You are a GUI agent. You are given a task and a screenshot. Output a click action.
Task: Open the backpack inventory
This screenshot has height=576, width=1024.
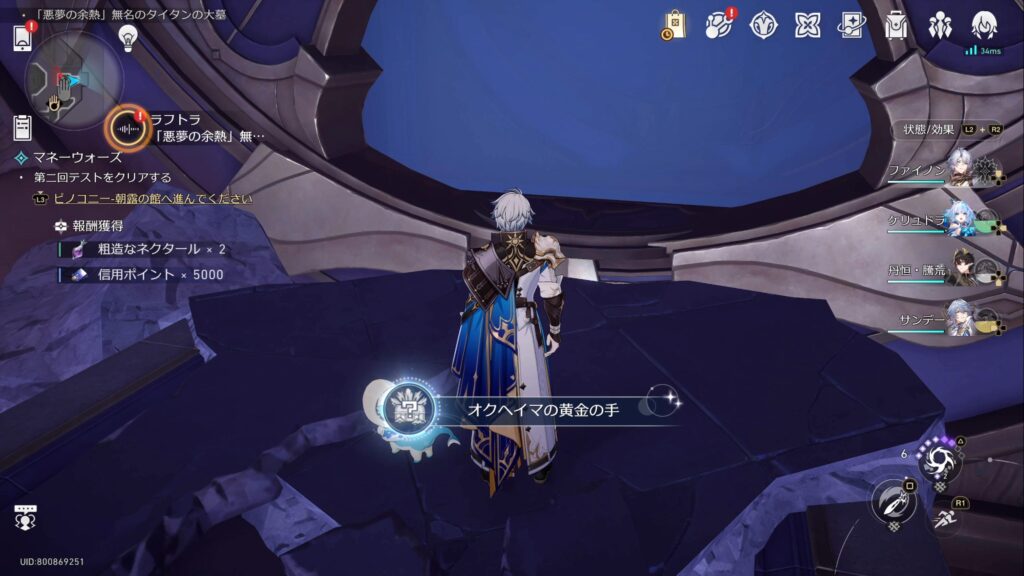coord(896,25)
